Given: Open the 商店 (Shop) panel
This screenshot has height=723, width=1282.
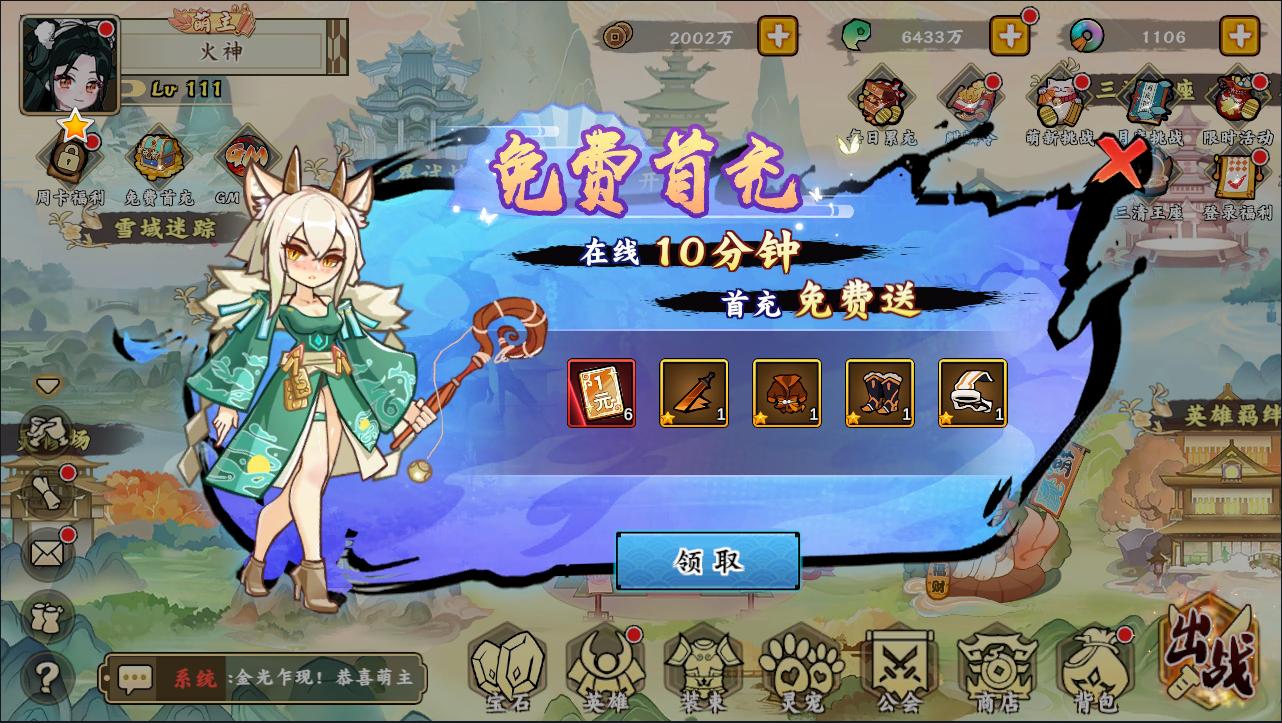Looking at the screenshot, I should pos(995,670).
